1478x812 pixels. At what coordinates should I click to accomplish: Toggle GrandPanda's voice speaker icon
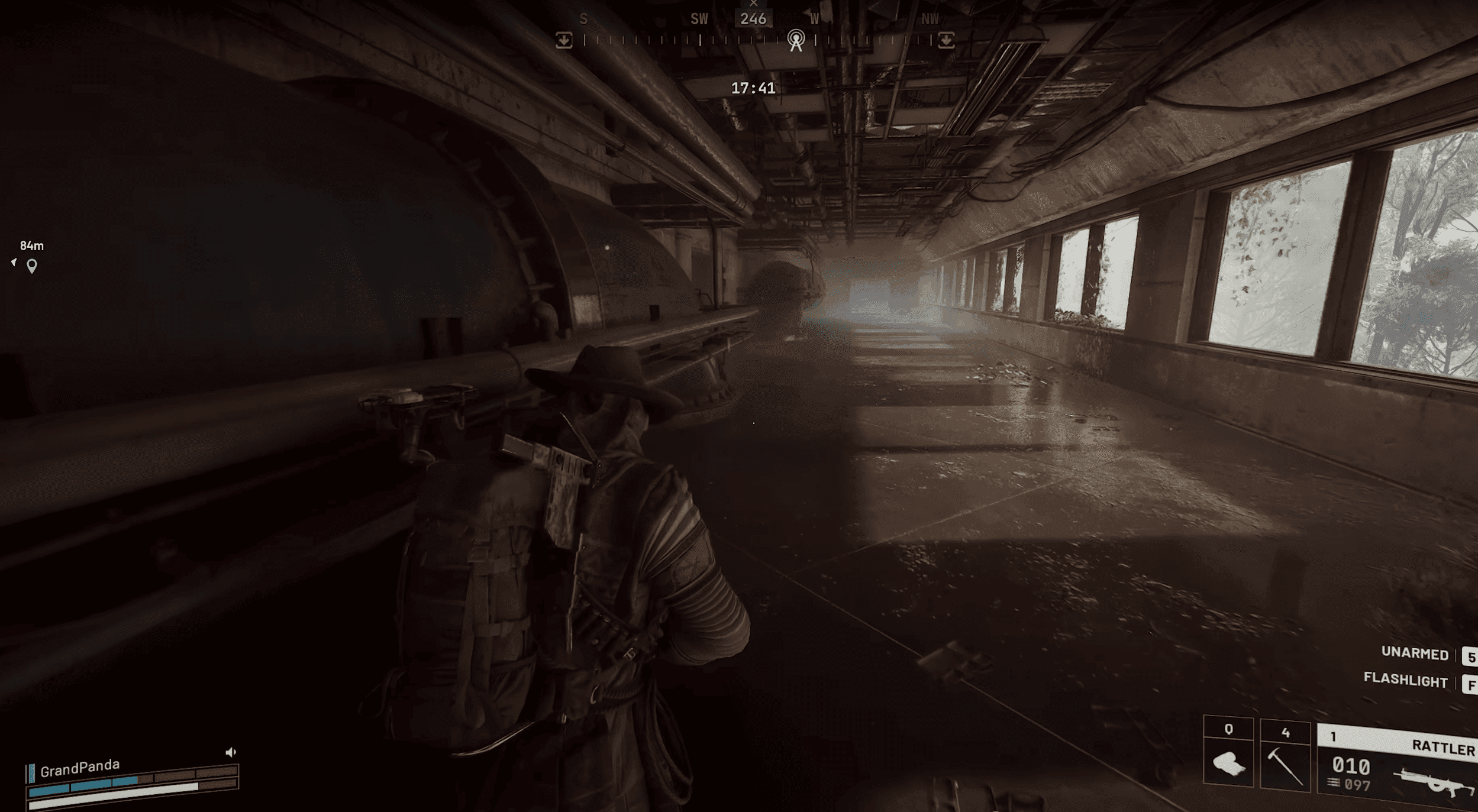[x=231, y=752]
